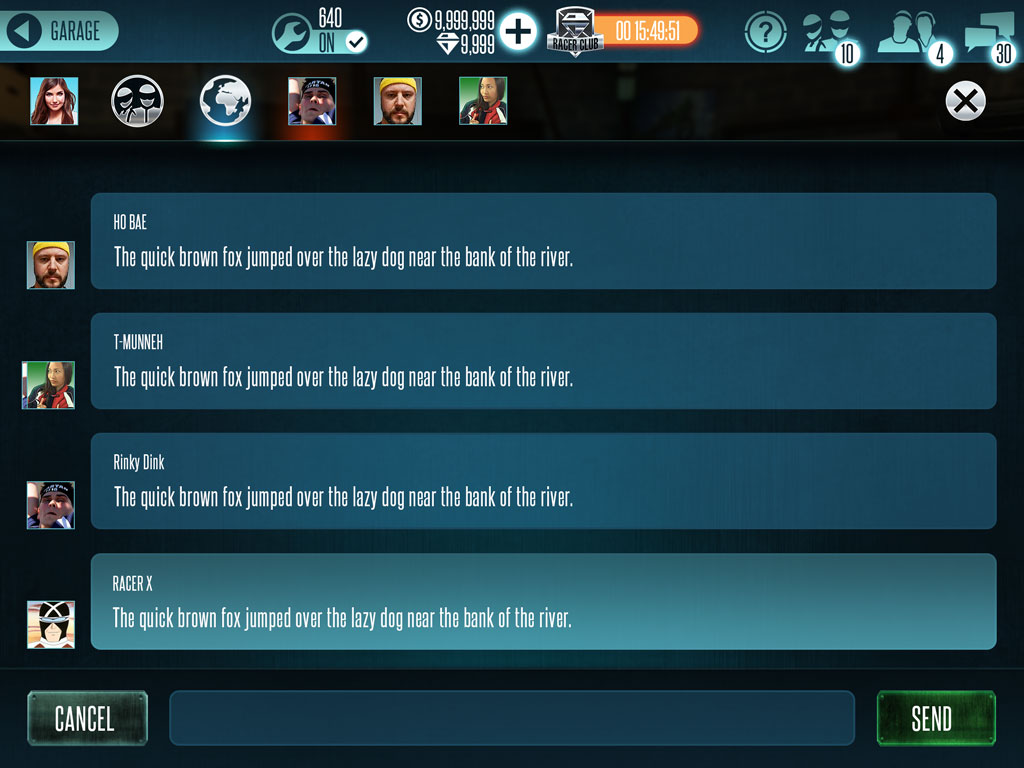Select HO BAE's chat message
The height and width of the screenshot is (768, 1024).
coord(543,241)
